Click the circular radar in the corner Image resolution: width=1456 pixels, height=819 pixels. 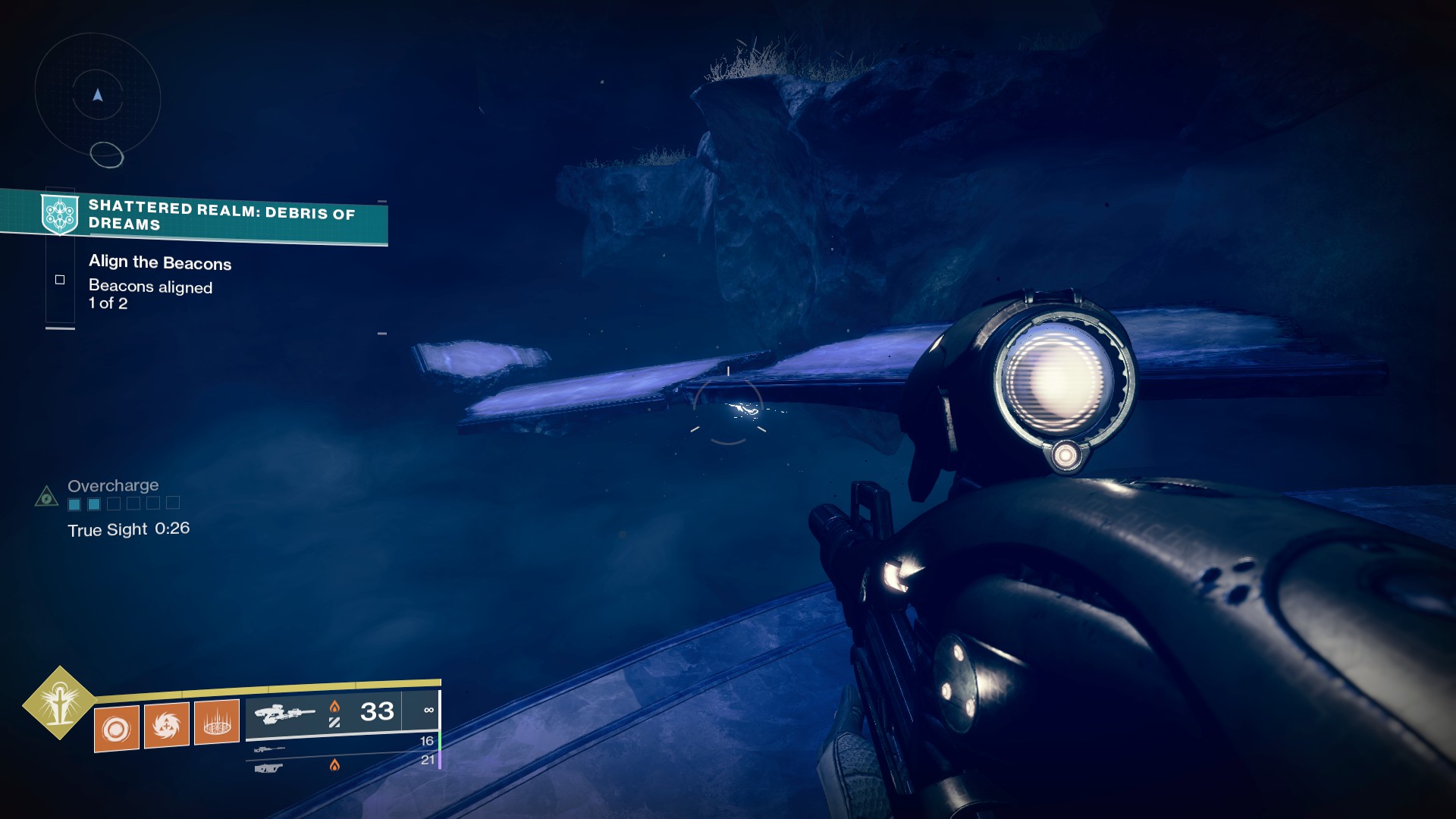98,96
